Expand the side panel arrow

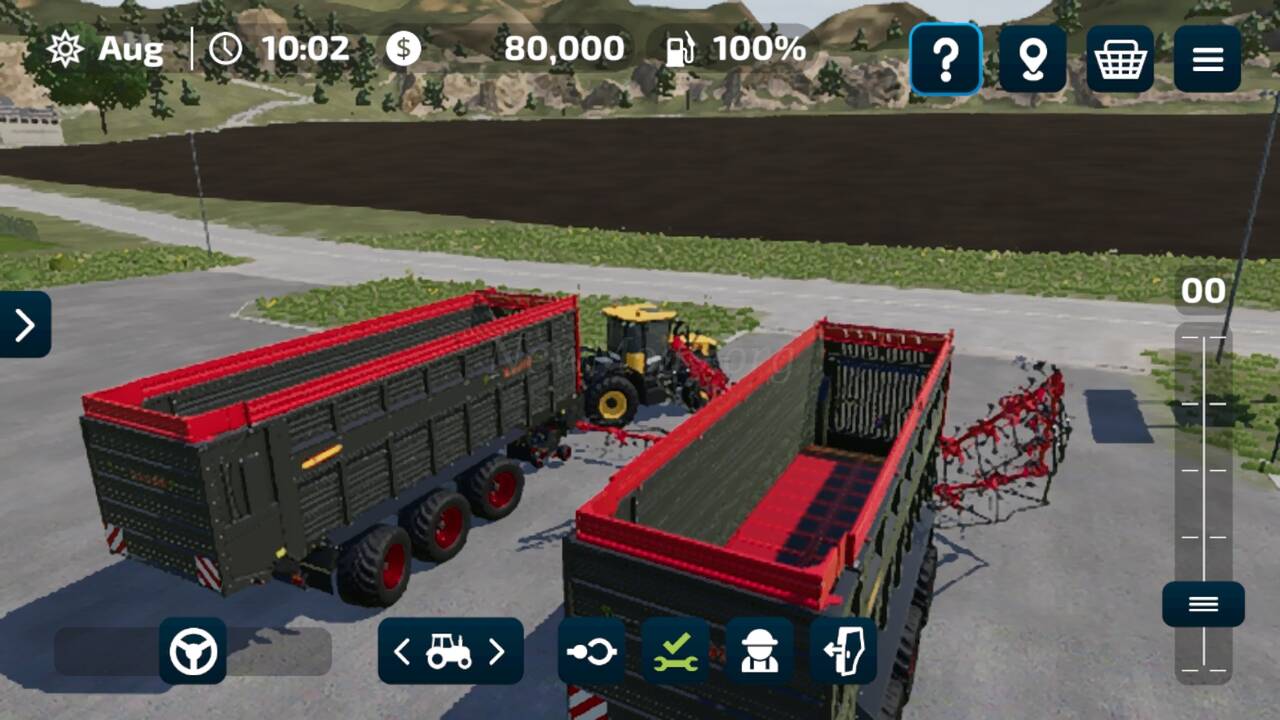tap(25, 324)
